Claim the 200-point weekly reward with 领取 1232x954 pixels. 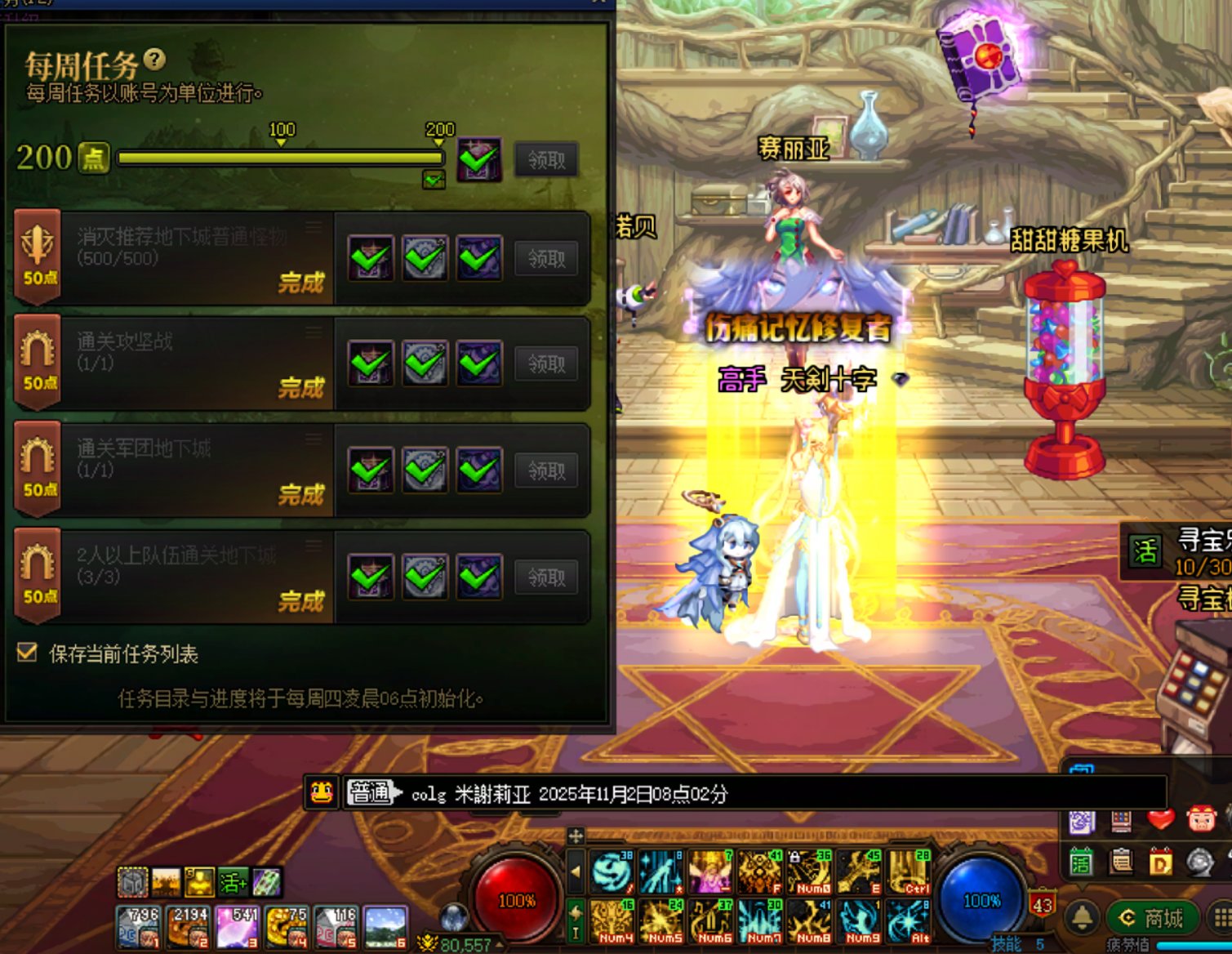click(546, 160)
